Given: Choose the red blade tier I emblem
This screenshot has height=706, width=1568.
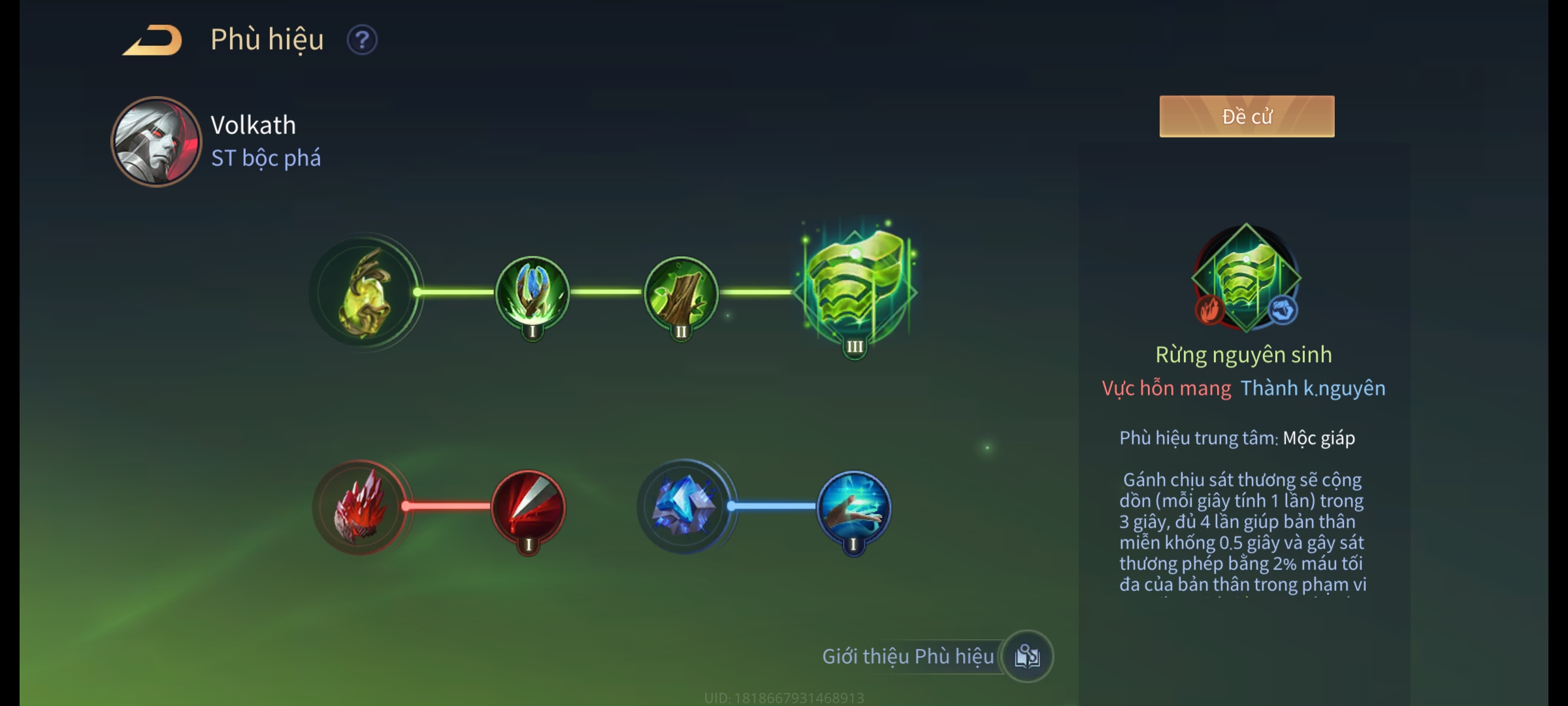Looking at the screenshot, I should (529, 507).
